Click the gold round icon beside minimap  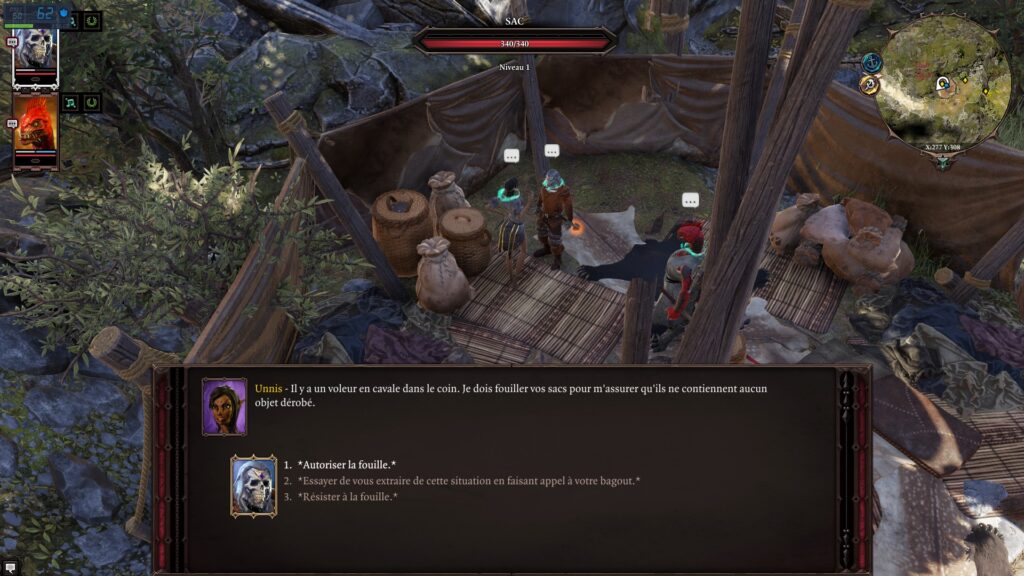pos(868,85)
